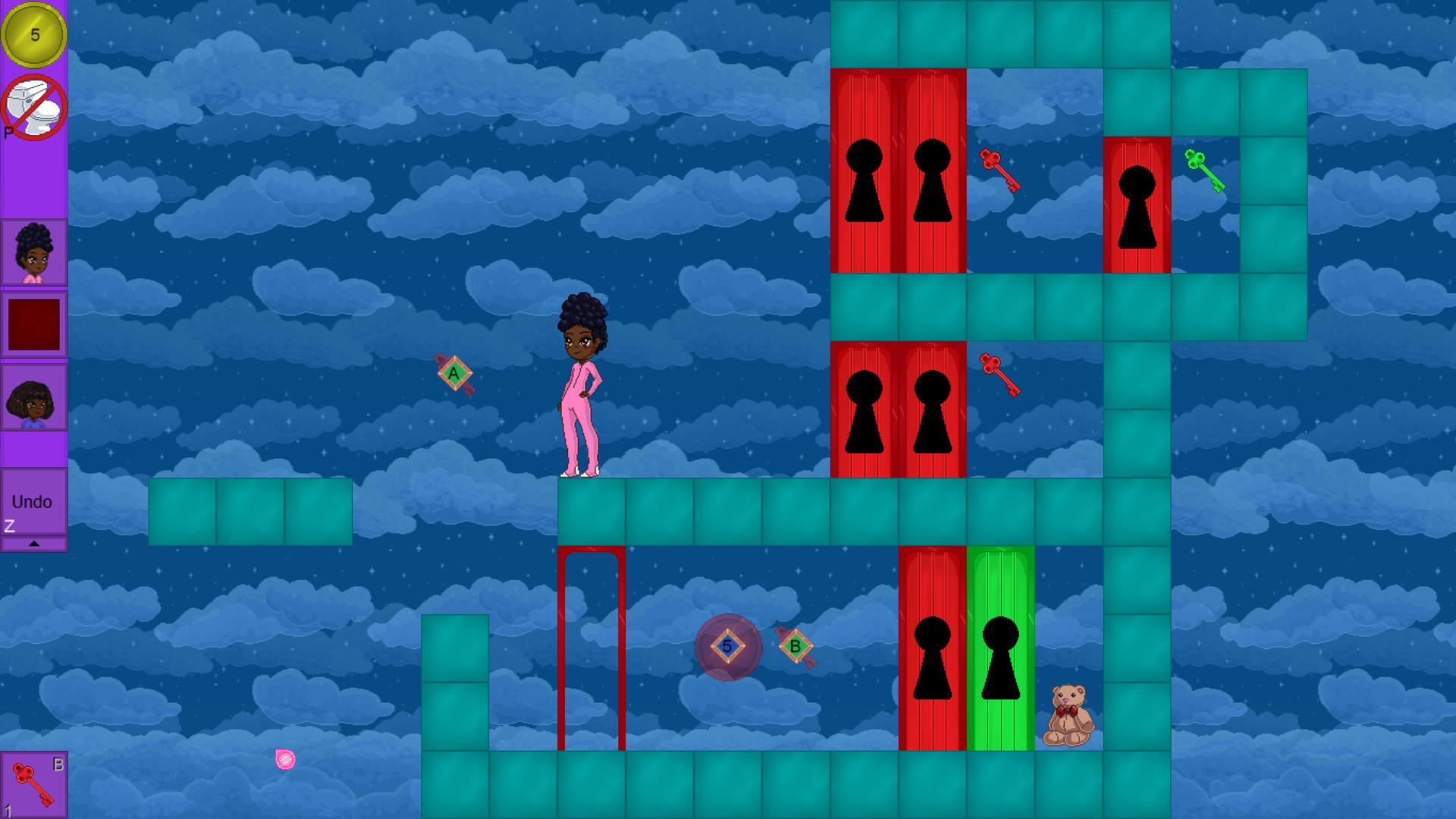Collect the purple orb numbered 5
This screenshot has height=819, width=1456.
tap(726, 647)
